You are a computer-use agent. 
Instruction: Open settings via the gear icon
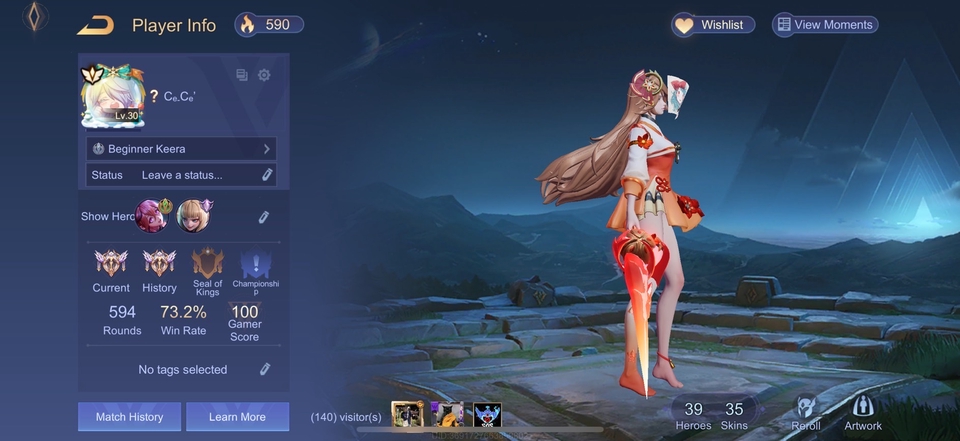point(264,75)
